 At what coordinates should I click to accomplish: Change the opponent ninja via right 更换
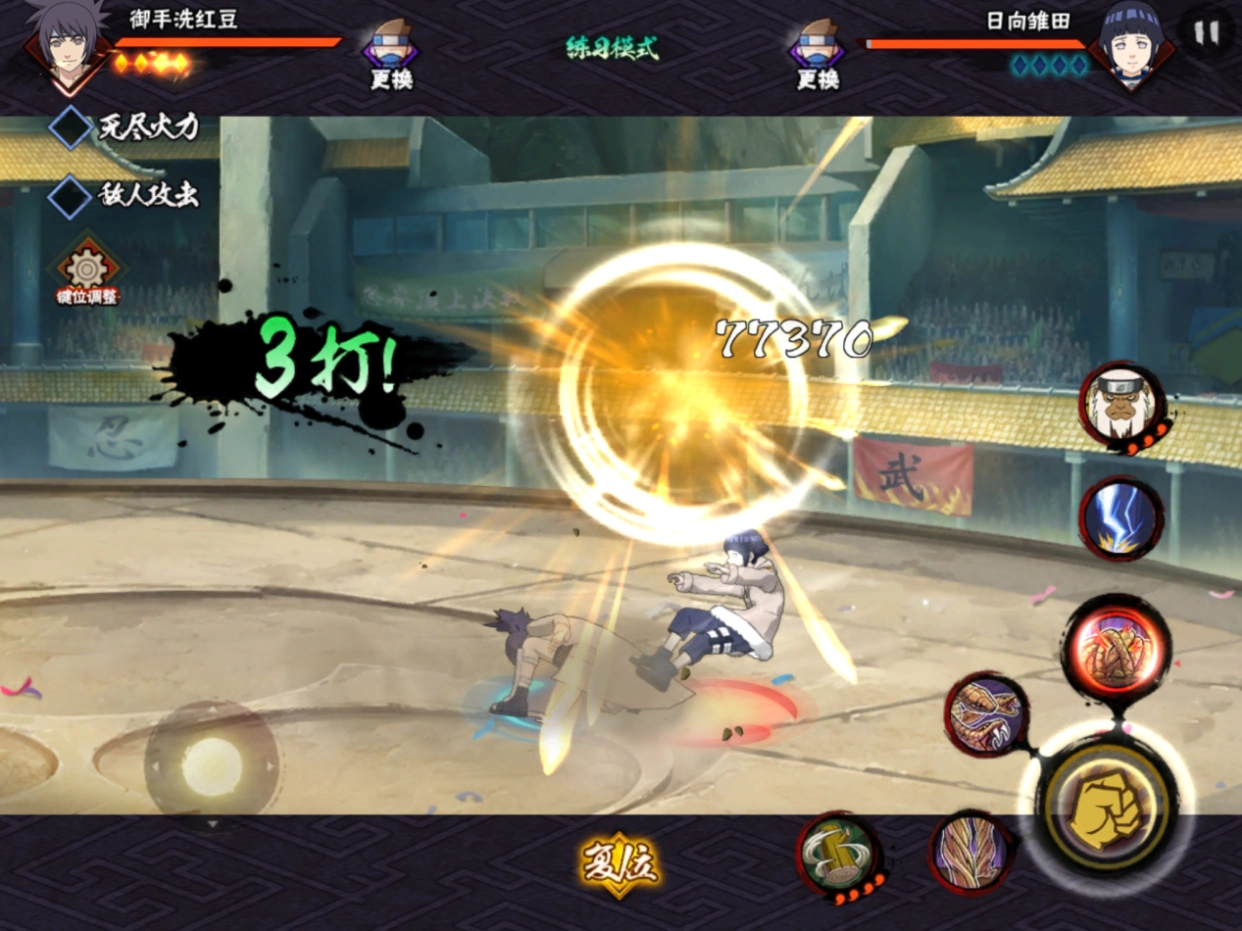[x=817, y=54]
